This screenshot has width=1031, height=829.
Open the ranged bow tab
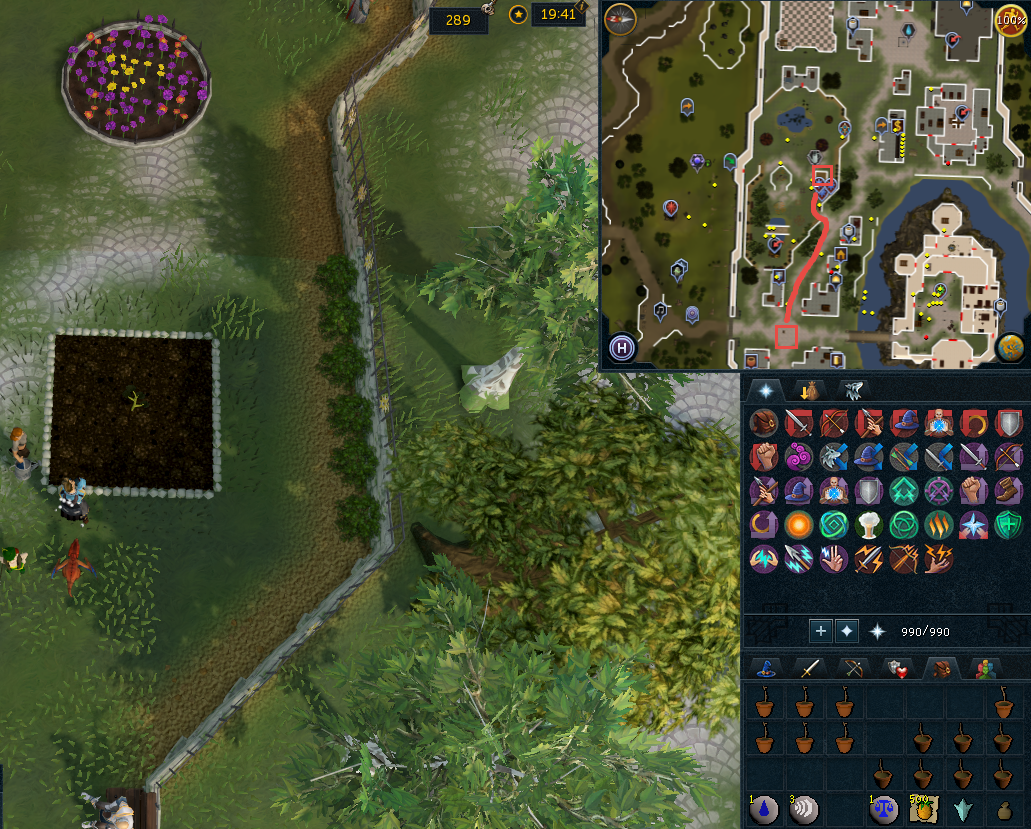(851, 668)
